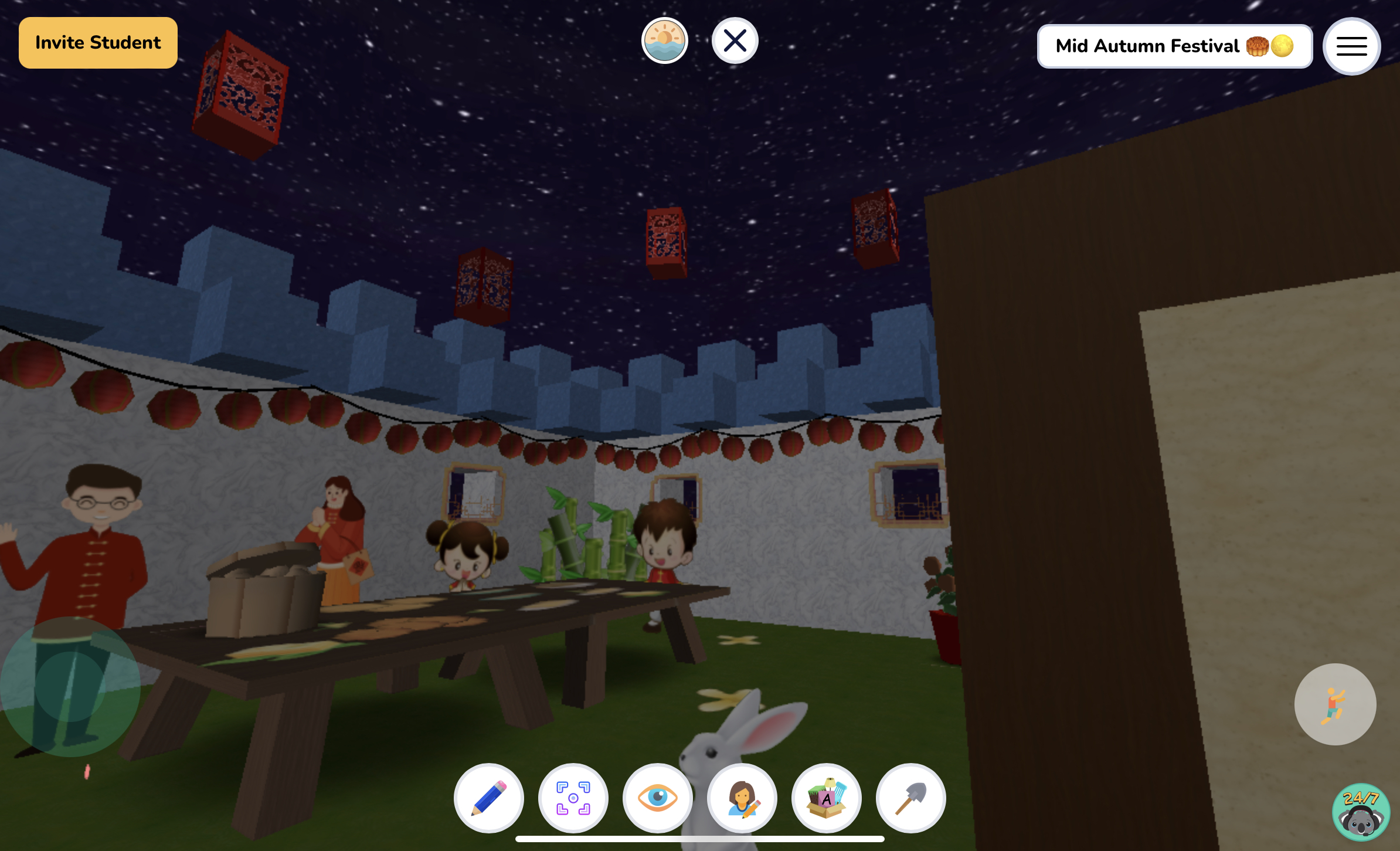
Task: Toggle spectator view with the eye icon
Action: click(658, 798)
